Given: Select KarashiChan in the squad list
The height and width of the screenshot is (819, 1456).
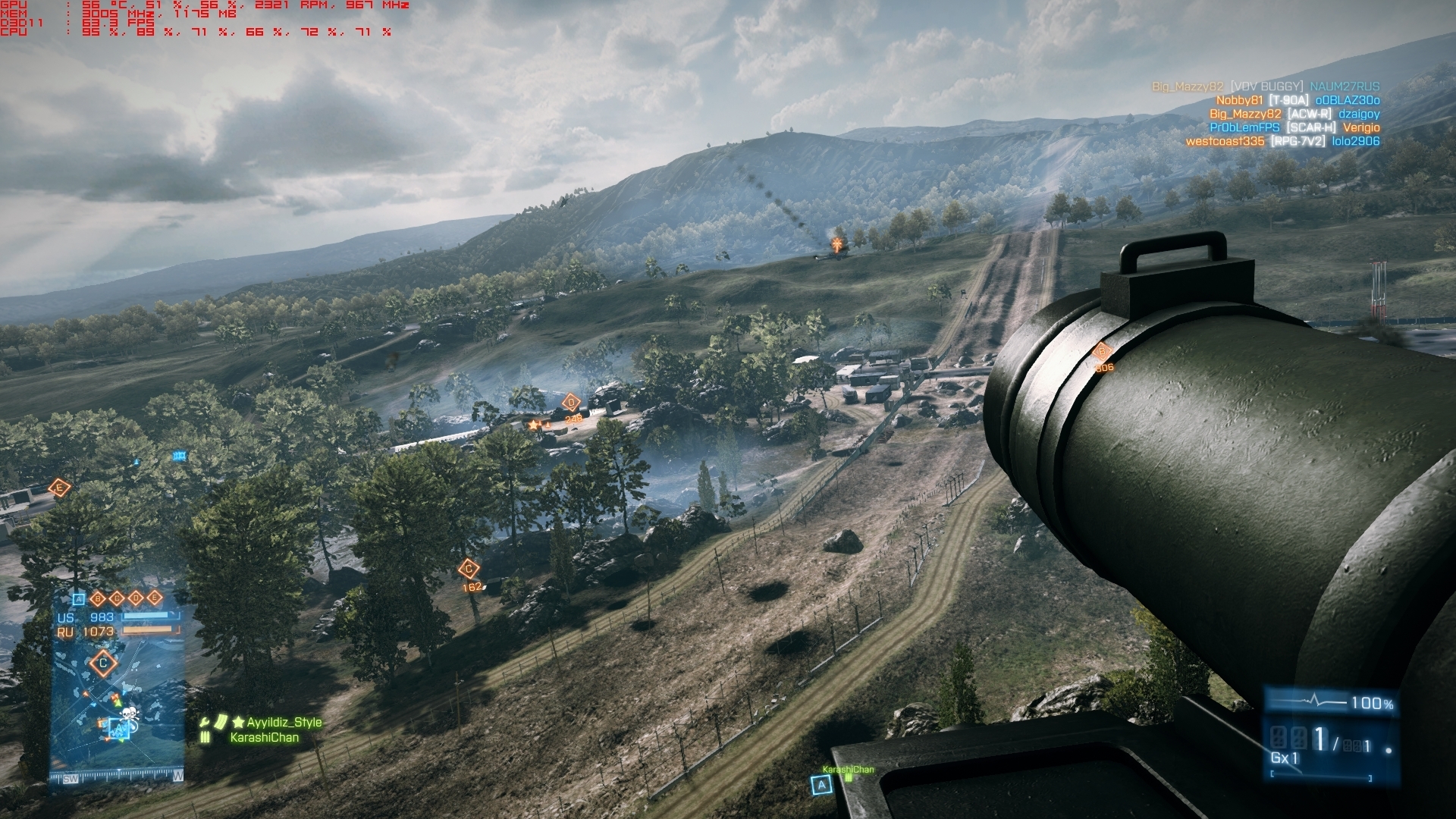Looking at the screenshot, I should tap(264, 738).
